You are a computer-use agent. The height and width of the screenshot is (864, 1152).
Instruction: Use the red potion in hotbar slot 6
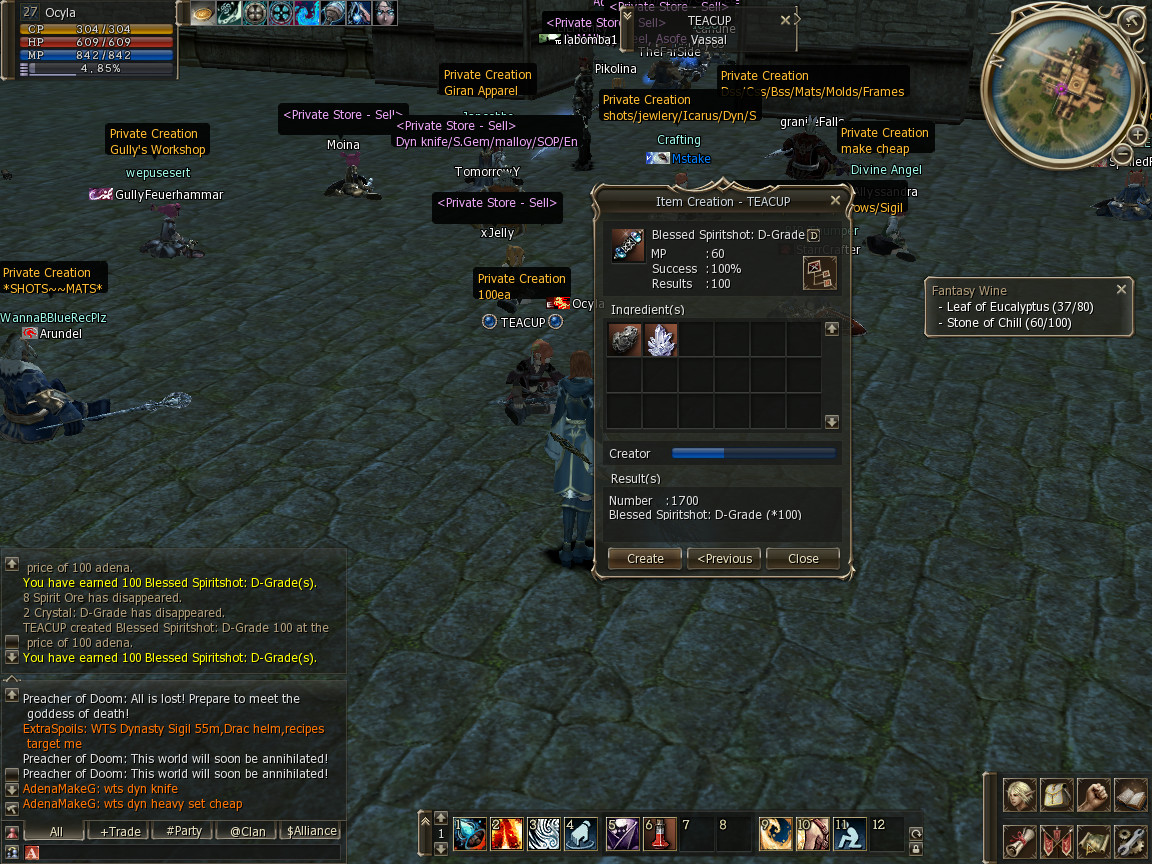pyautogui.click(x=657, y=833)
